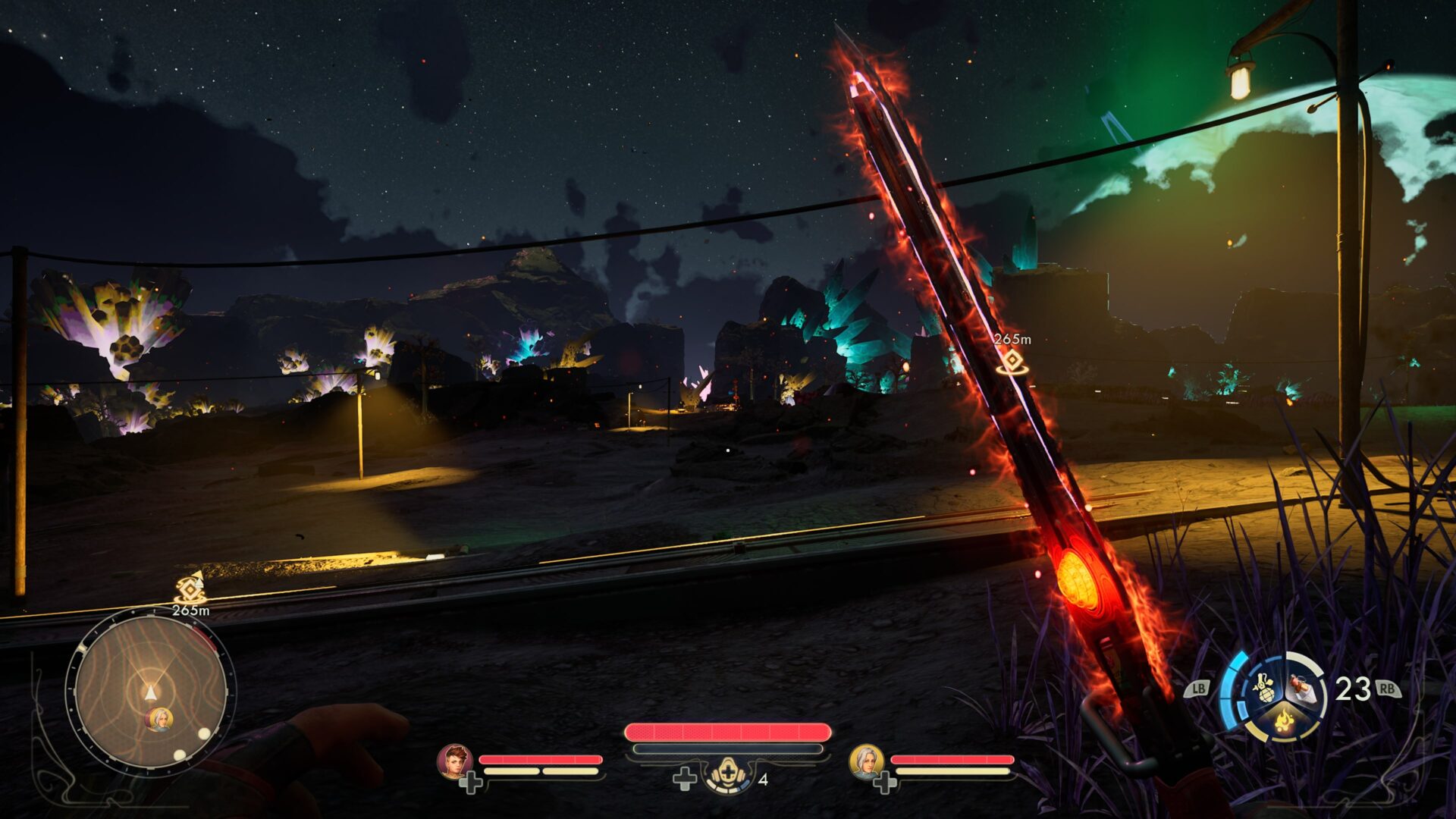Viewport: 1456px width, 819px height.
Task: Select the red-haired companion portrait
Action: (455, 761)
